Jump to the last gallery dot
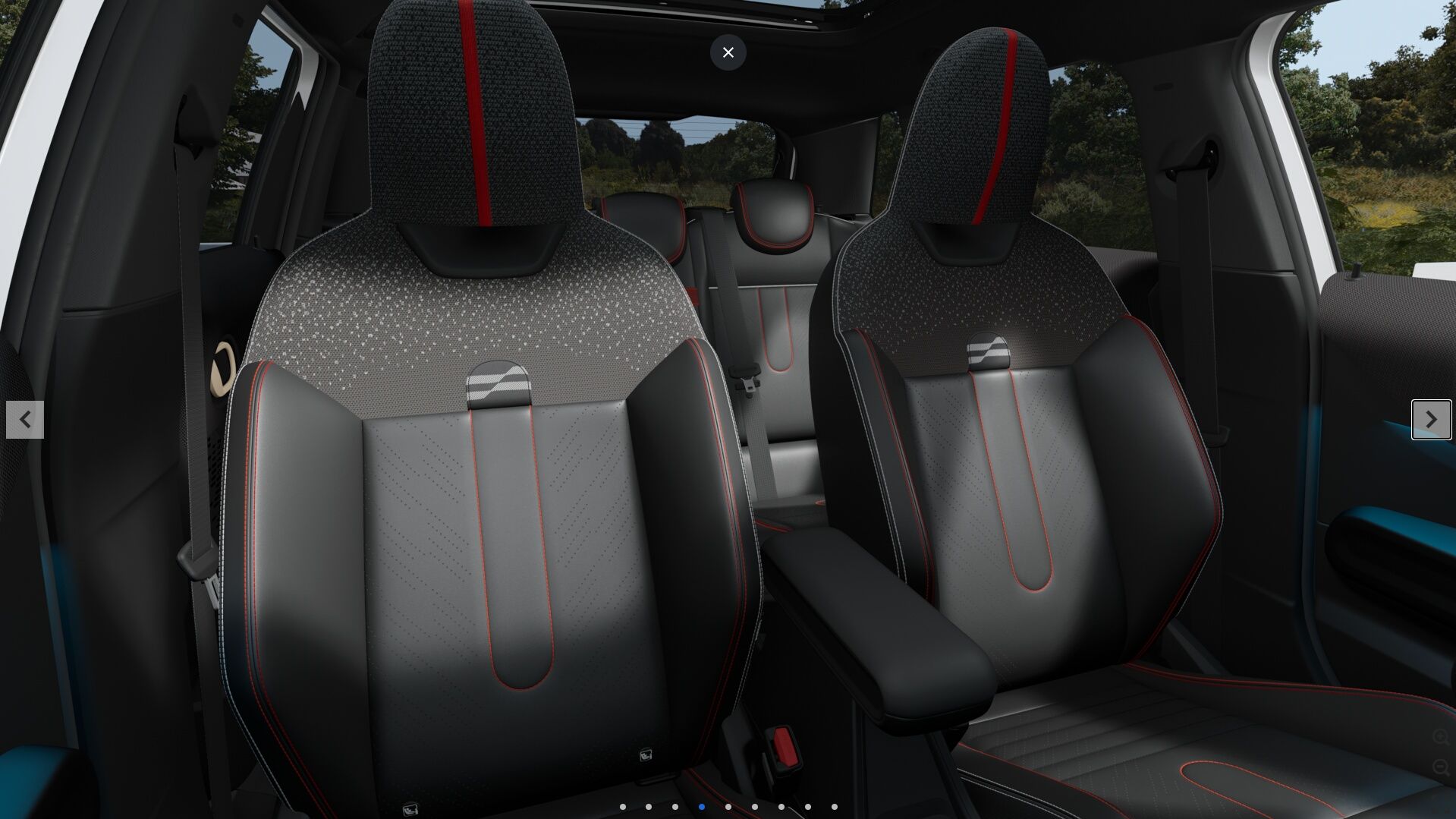 pos(835,807)
